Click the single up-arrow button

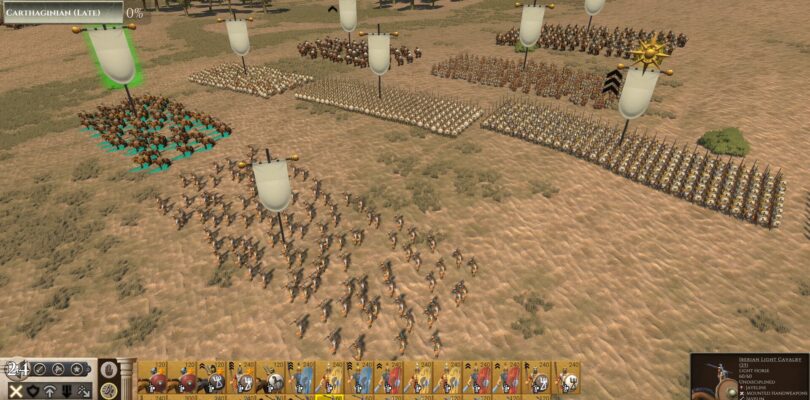(51, 391)
